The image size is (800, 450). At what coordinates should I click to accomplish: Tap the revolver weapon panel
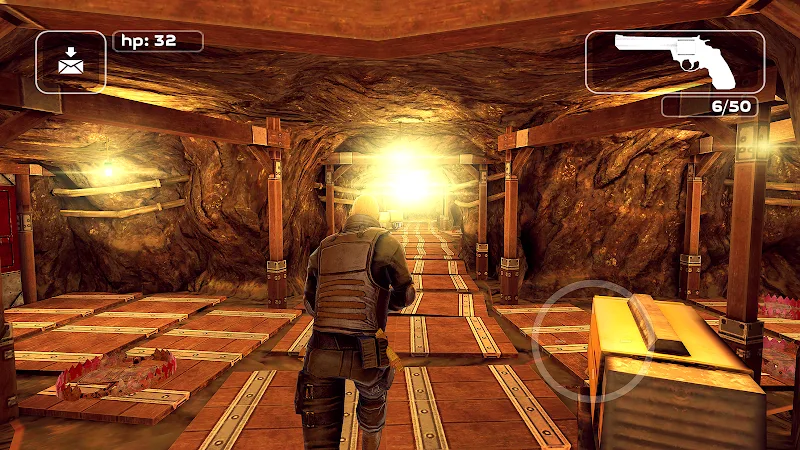pyautogui.click(x=675, y=61)
